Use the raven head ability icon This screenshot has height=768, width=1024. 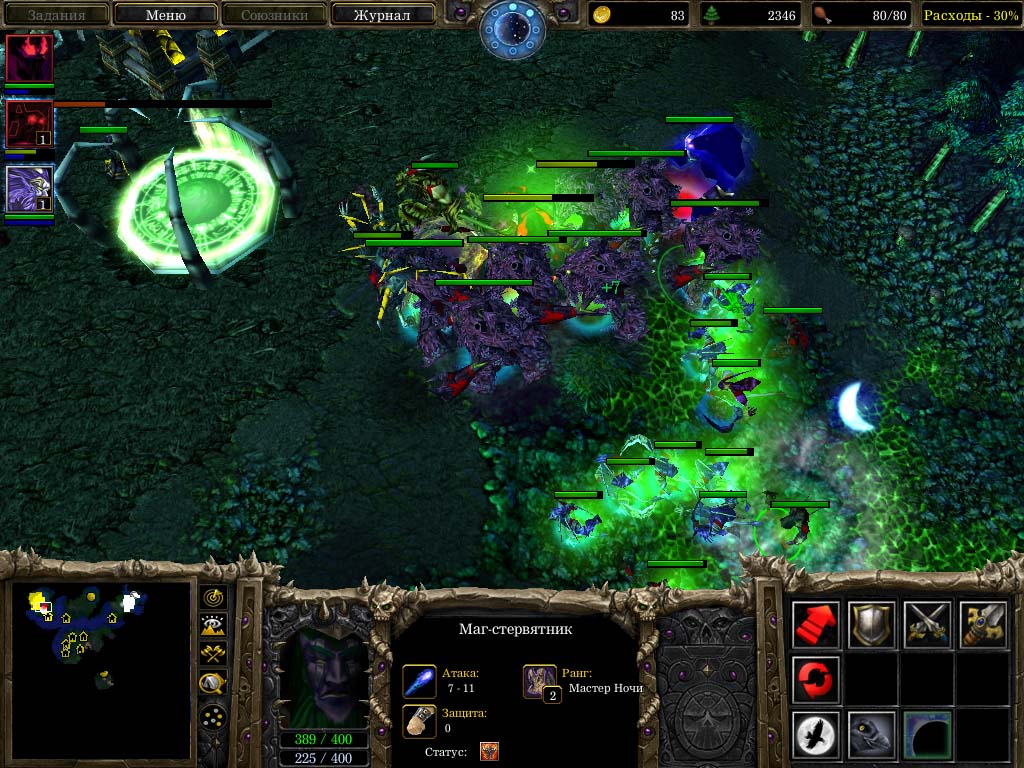click(x=872, y=735)
